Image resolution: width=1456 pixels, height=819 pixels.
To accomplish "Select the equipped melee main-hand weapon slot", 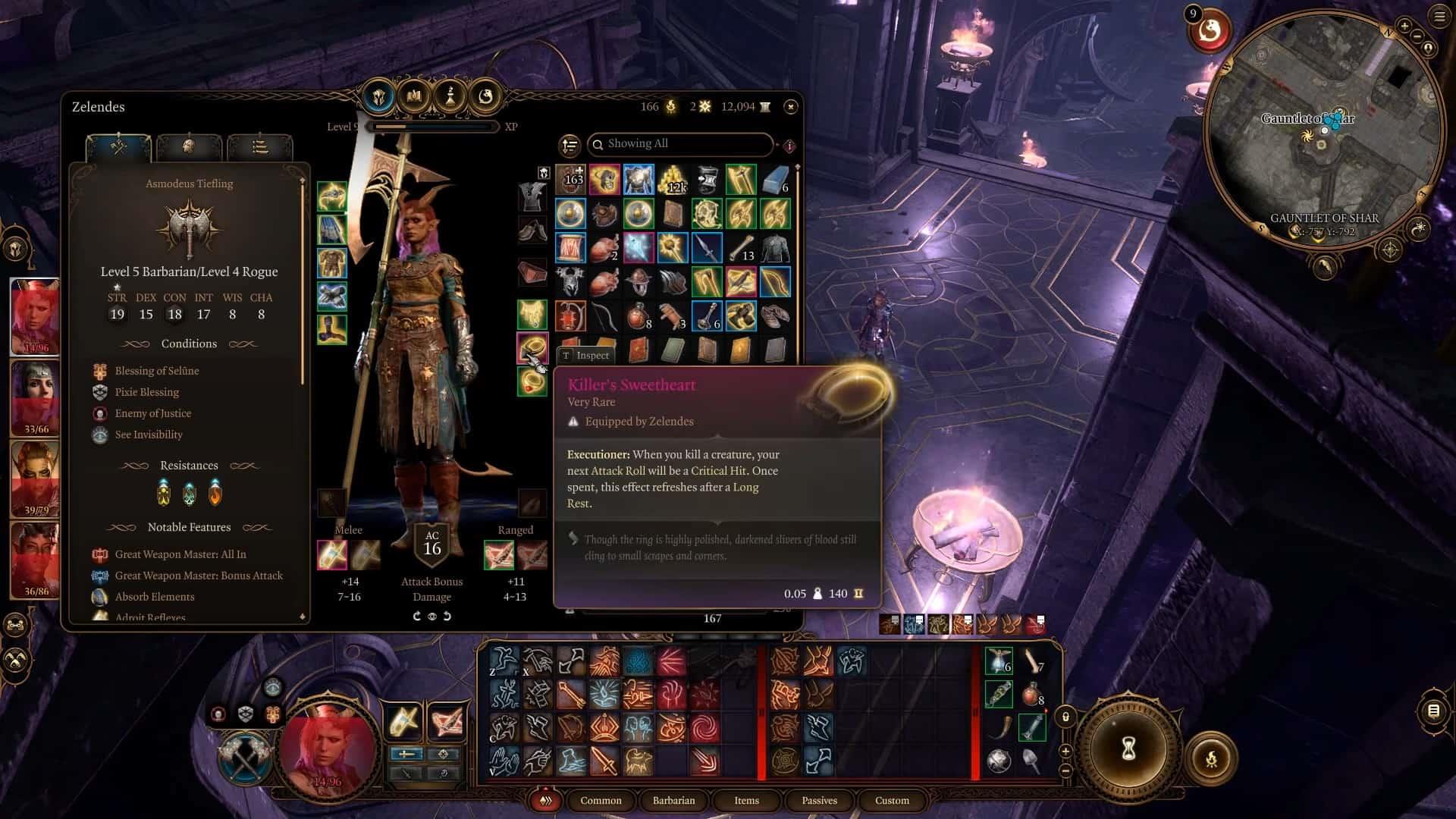I will pyautogui.click(x=332, y=555).
